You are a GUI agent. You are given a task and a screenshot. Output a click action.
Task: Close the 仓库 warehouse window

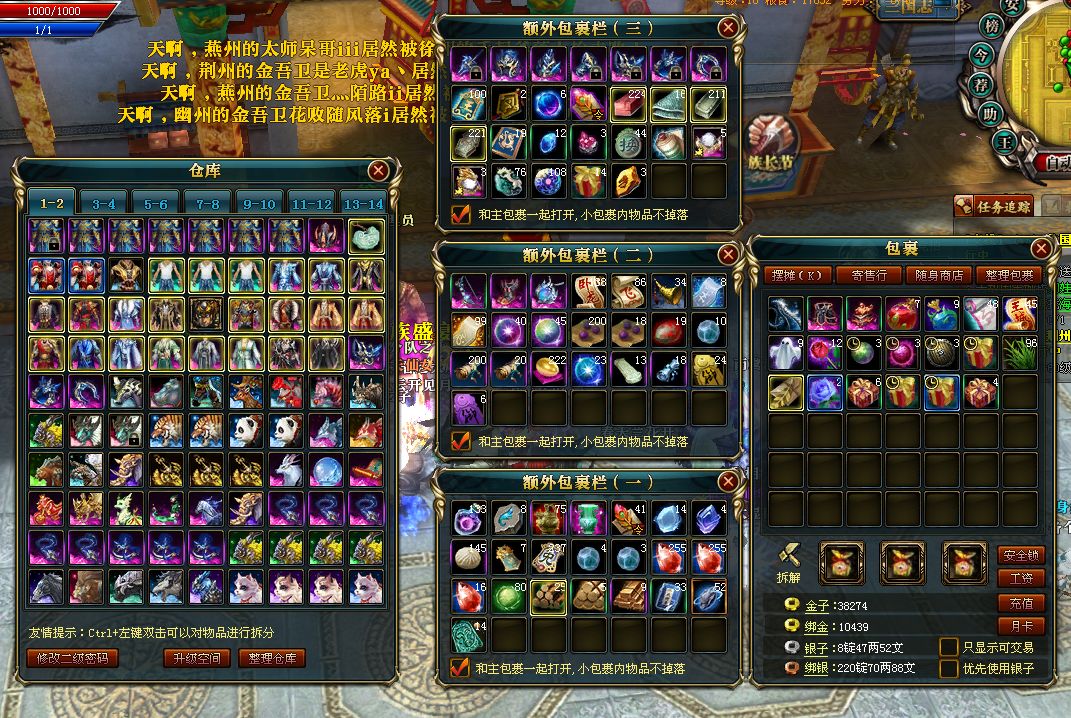point(378,171)
